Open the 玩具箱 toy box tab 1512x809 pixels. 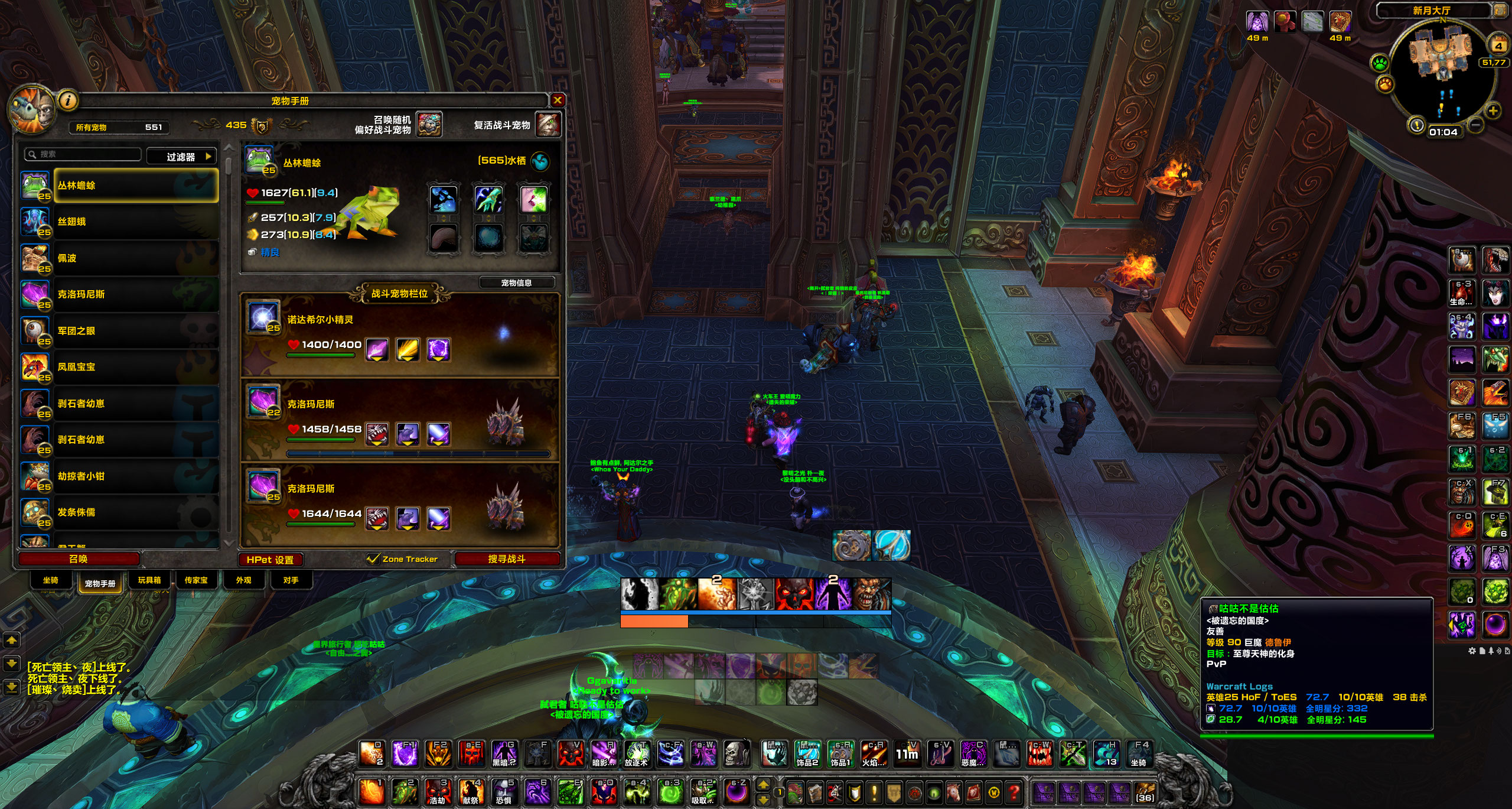[149, 580]
